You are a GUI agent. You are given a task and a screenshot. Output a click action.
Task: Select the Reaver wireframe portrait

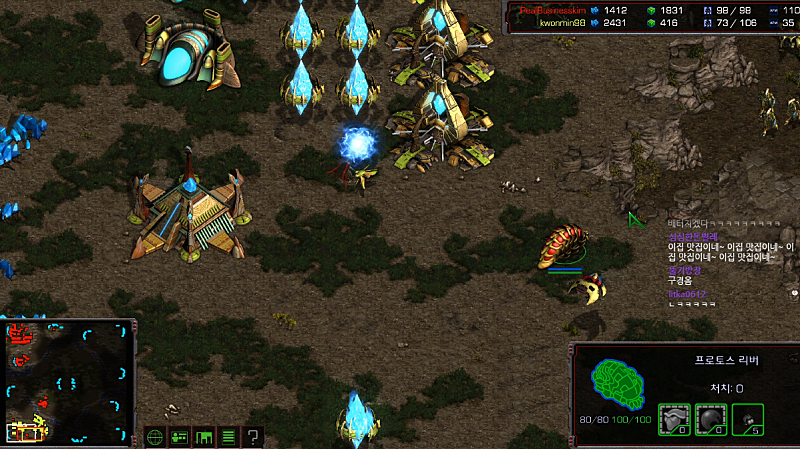pos(619,378)
